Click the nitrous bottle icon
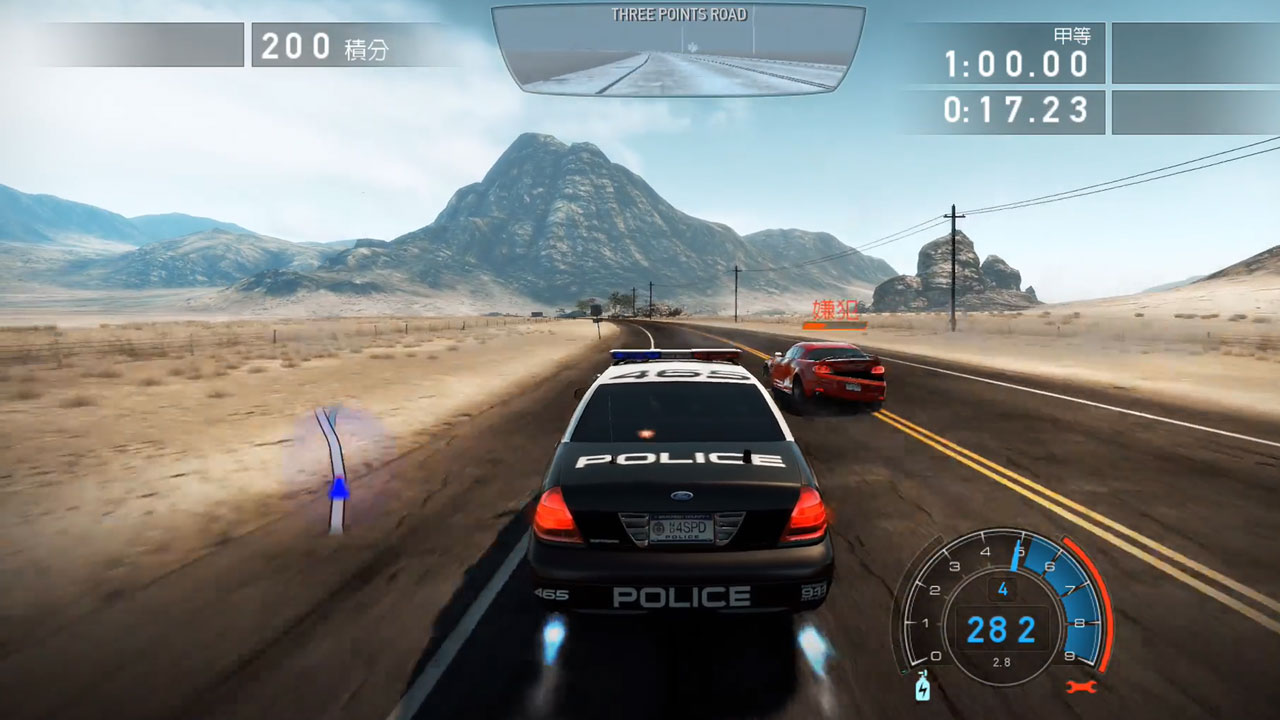Viewport: 1280px width, 720px height. (923, 687)
